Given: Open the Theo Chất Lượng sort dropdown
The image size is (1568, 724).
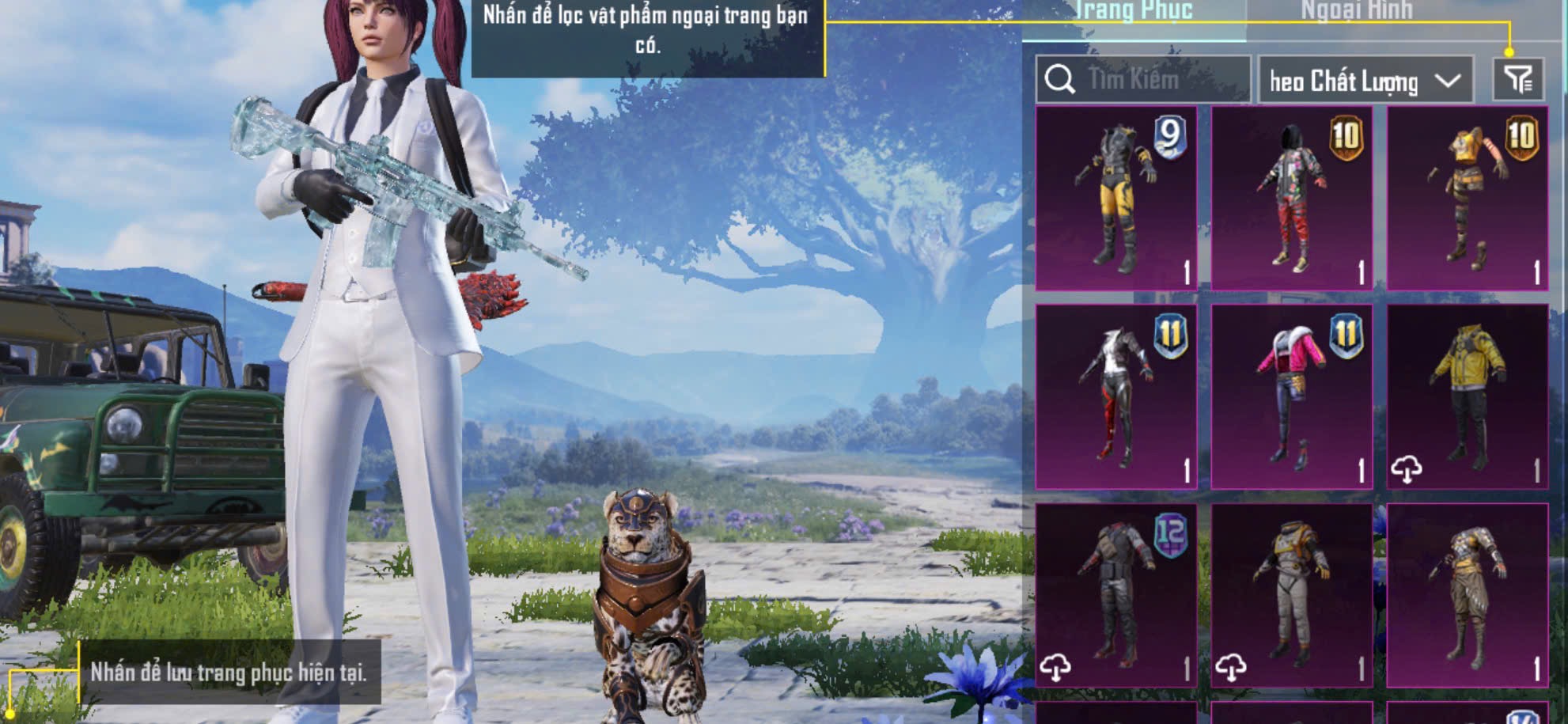Looking at the screenshot, I should (x=1365, y=81).
